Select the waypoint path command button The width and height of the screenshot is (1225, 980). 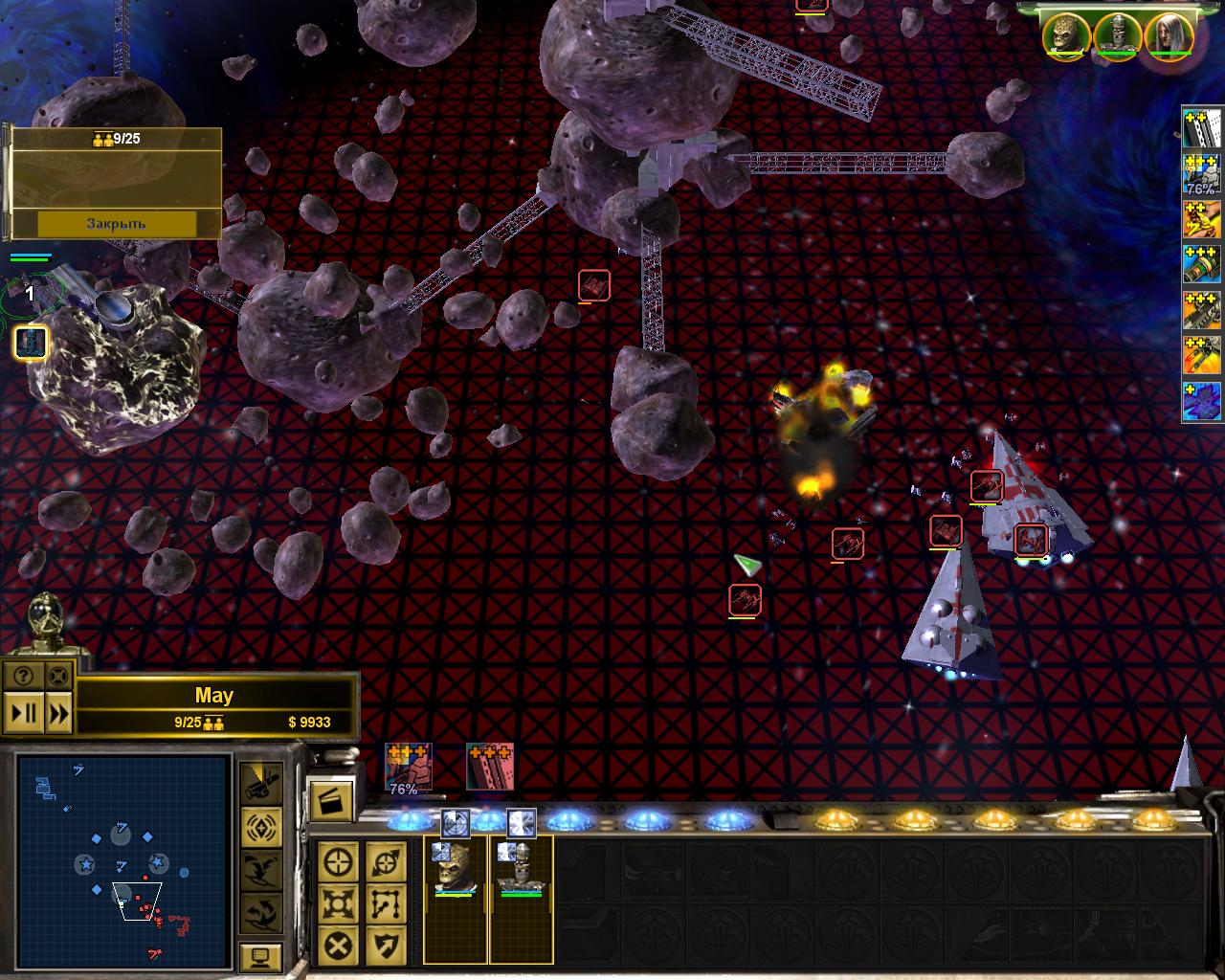point(386,903)
